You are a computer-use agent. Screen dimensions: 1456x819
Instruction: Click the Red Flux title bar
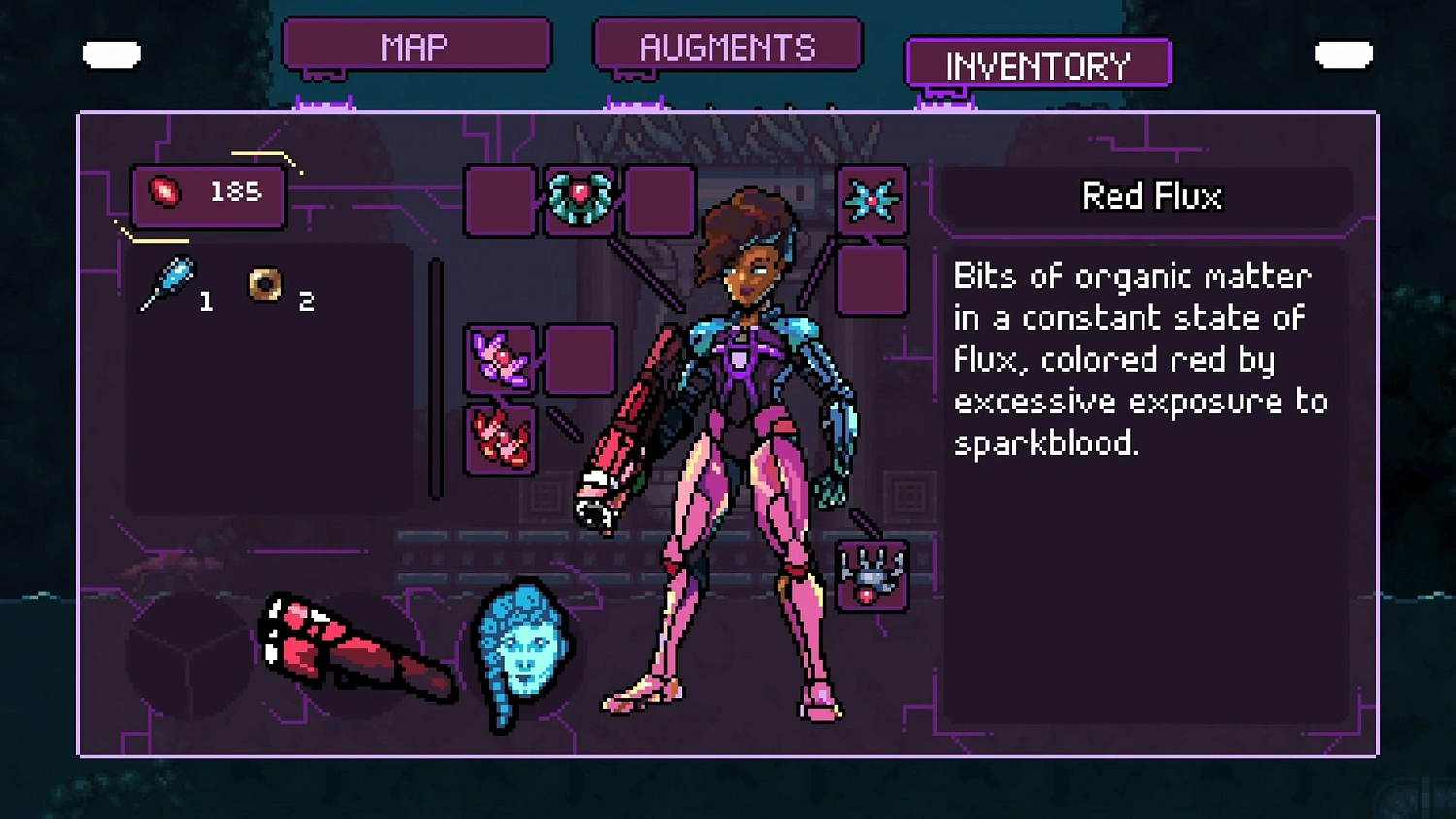(x=1150, y=196)
